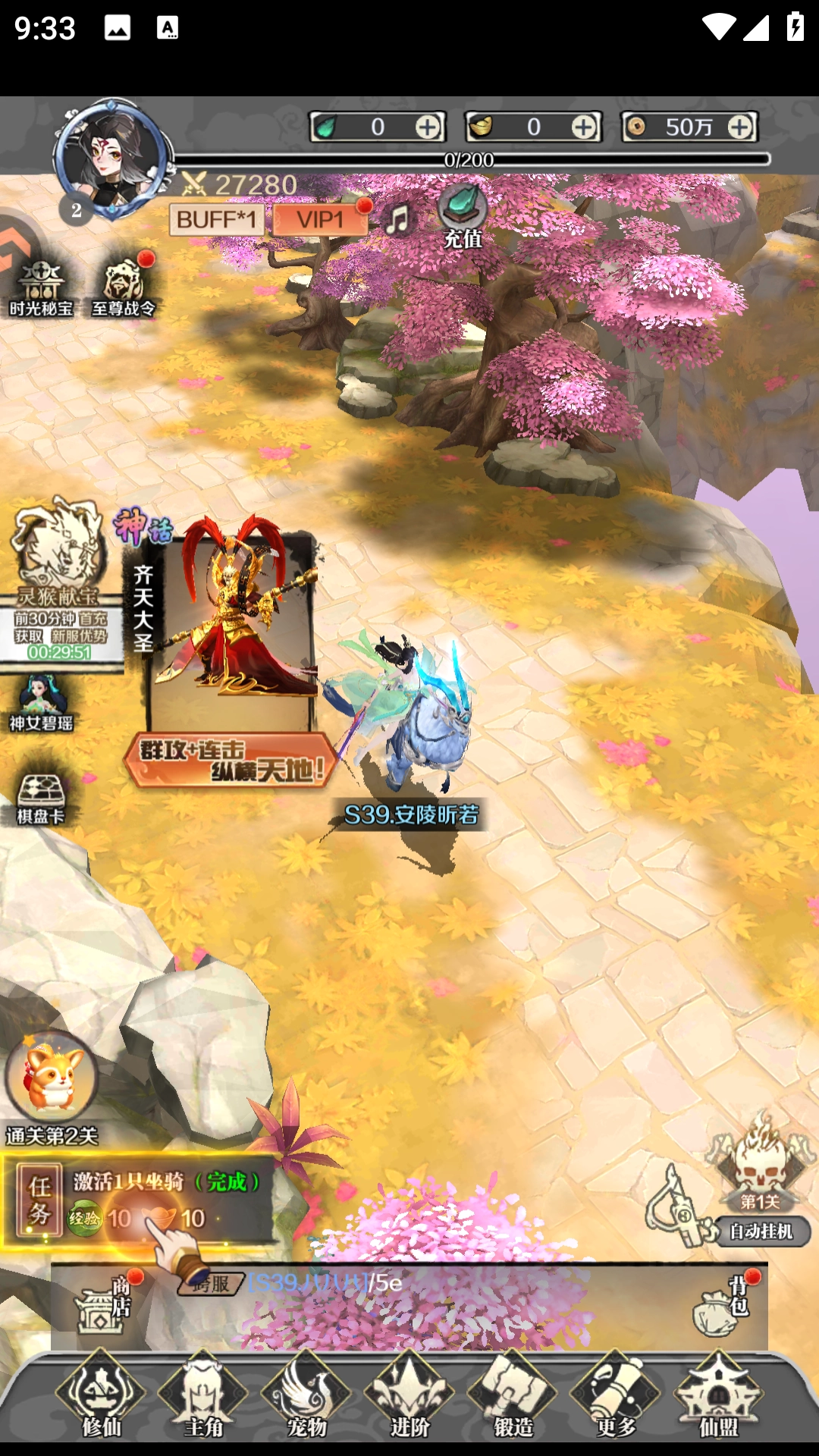The width and height of the screenshot is (819, 1456).
Task: Open the 主角 character menu
Action: click(x=203, y=1397)
